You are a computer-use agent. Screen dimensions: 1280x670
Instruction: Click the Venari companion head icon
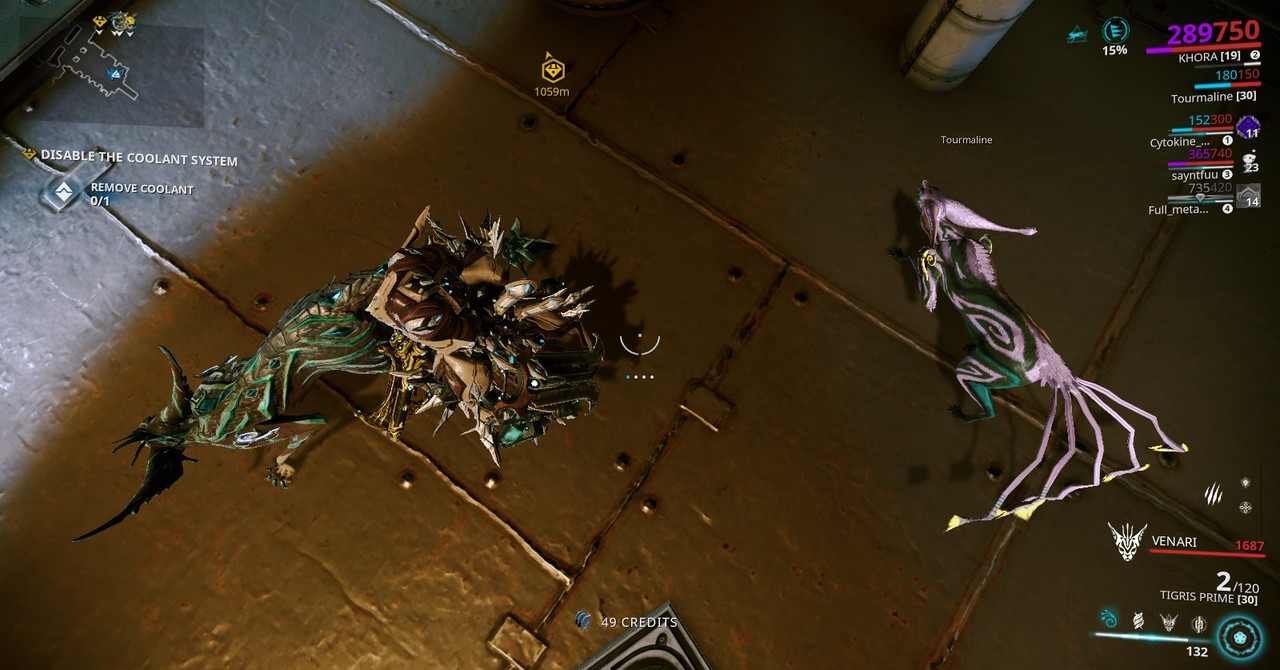1127,541
